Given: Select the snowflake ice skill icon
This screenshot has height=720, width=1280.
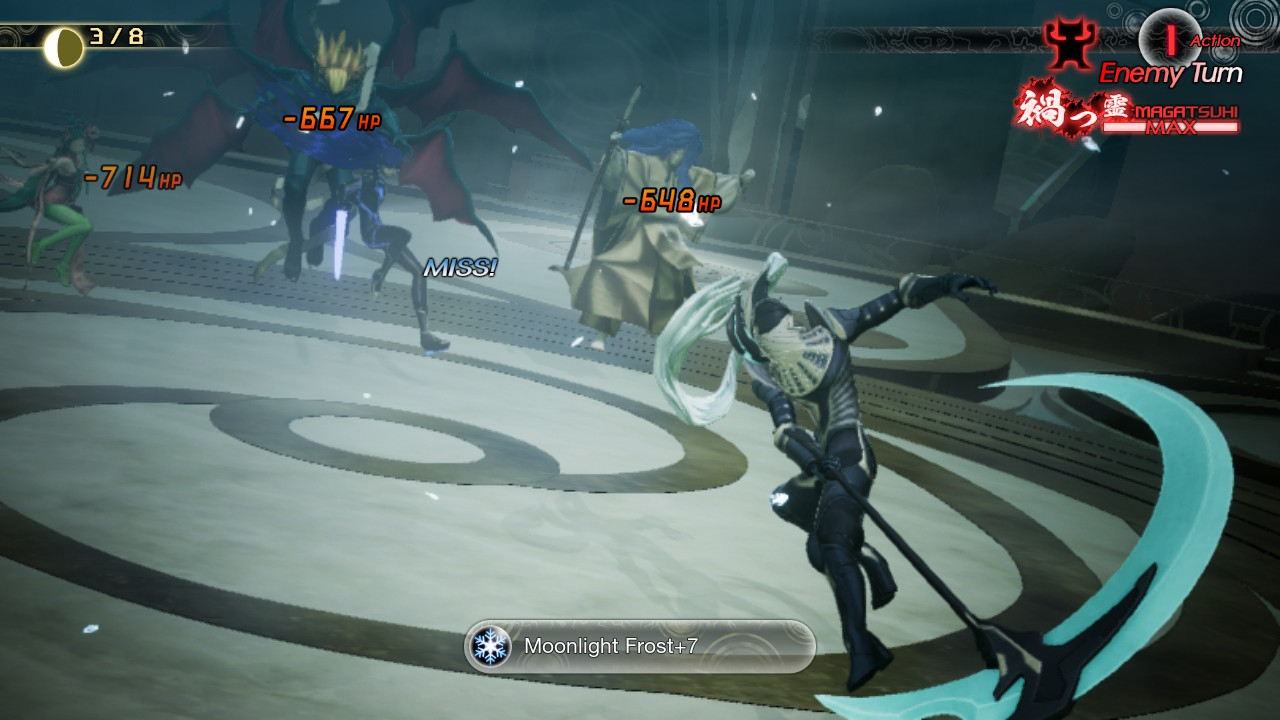Looking at the screenshot, I should (x=491, y=646).
